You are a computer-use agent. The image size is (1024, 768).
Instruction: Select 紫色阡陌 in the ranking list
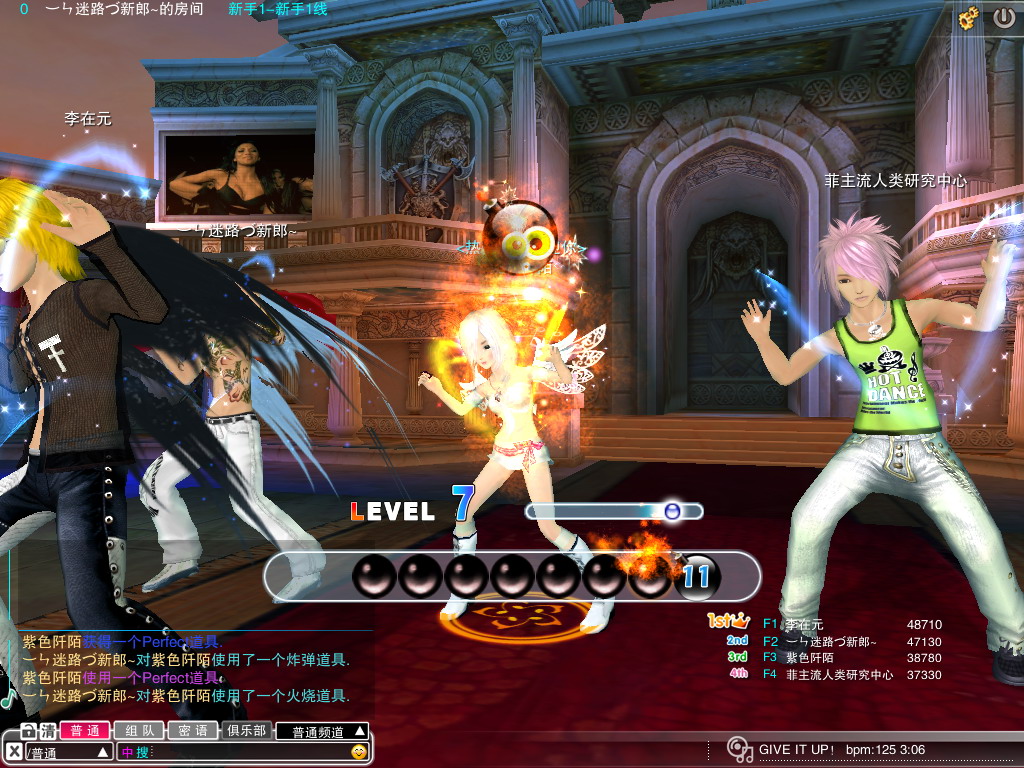[x=806, y=658]
